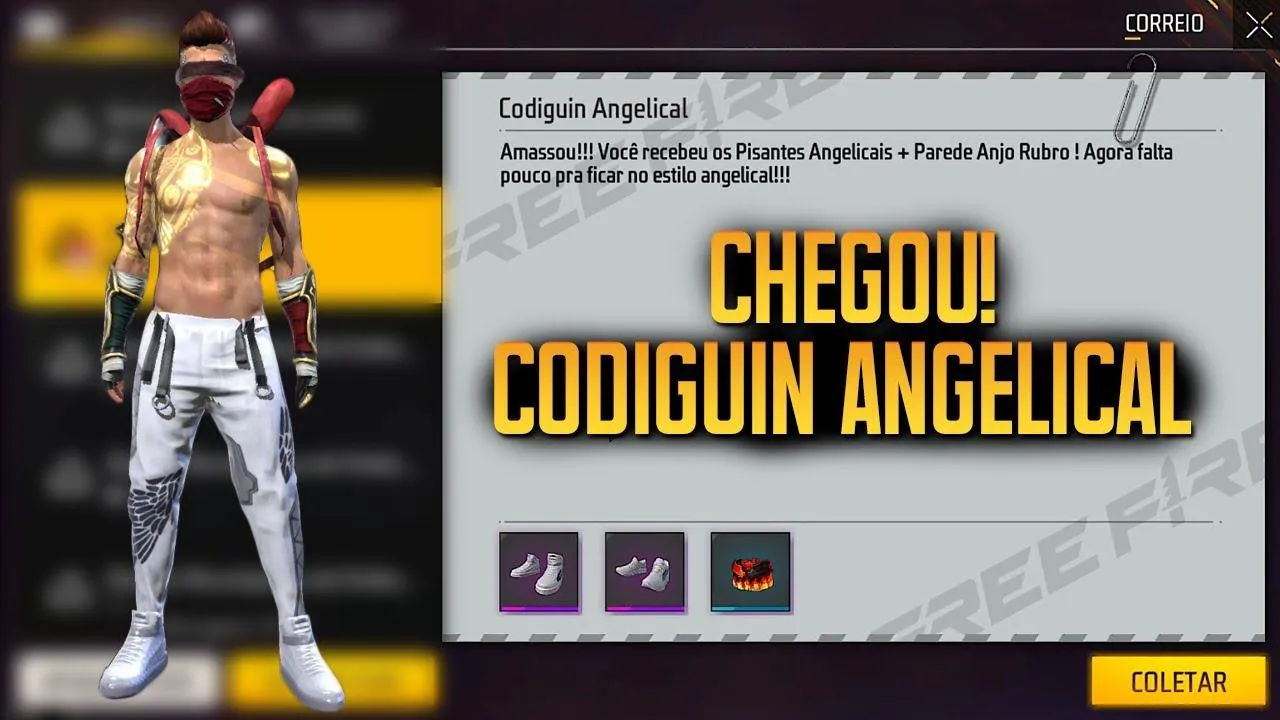This screenshot has width=1280, height=720.
Task: Click the purple rarity bar under the high-top sneakers
Action: (x=538, y=607)
